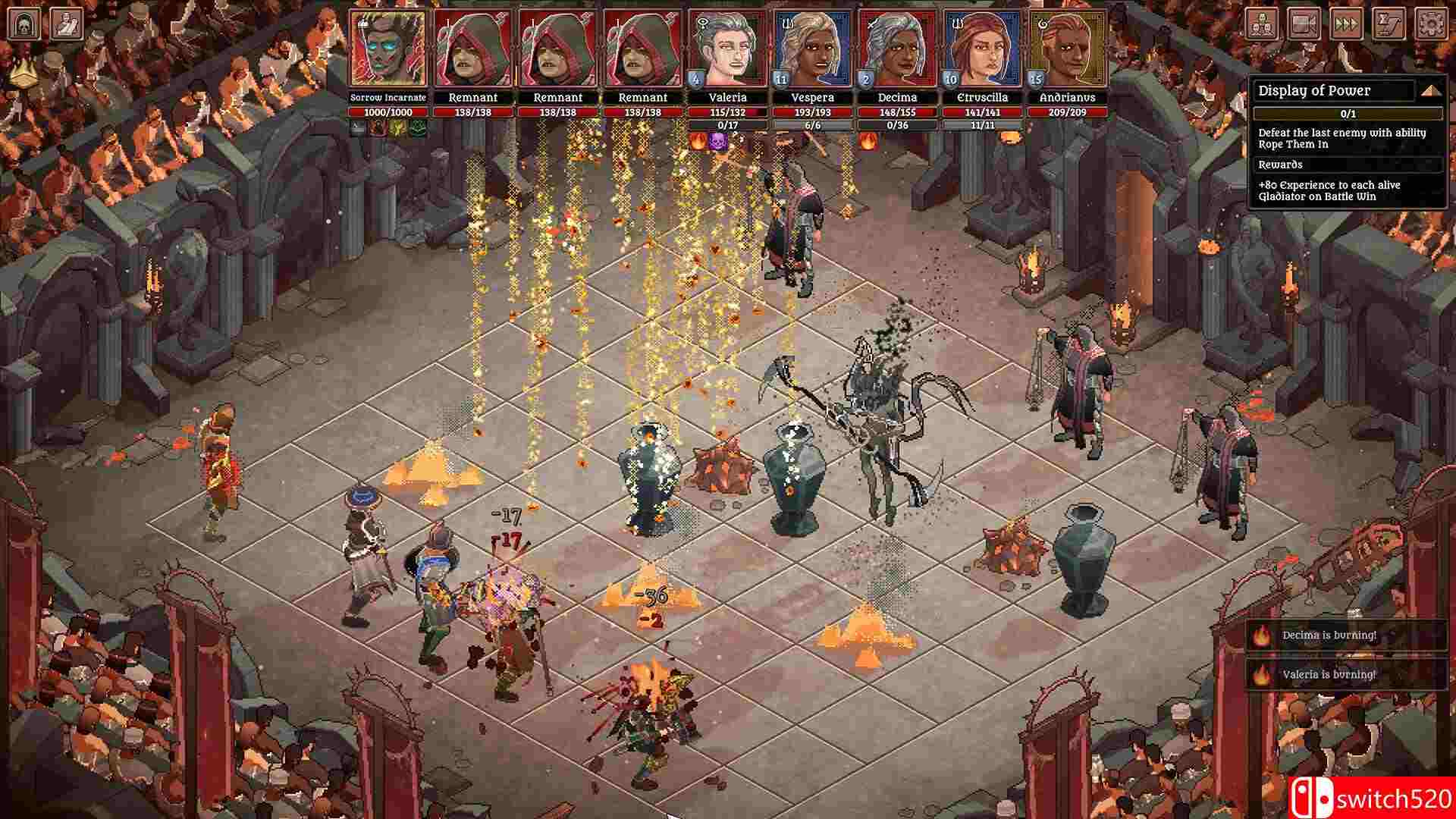Select Sorrow Incarnate's boss portrait
Viewport: 1456px width, 819px height.
click(386, 45)
